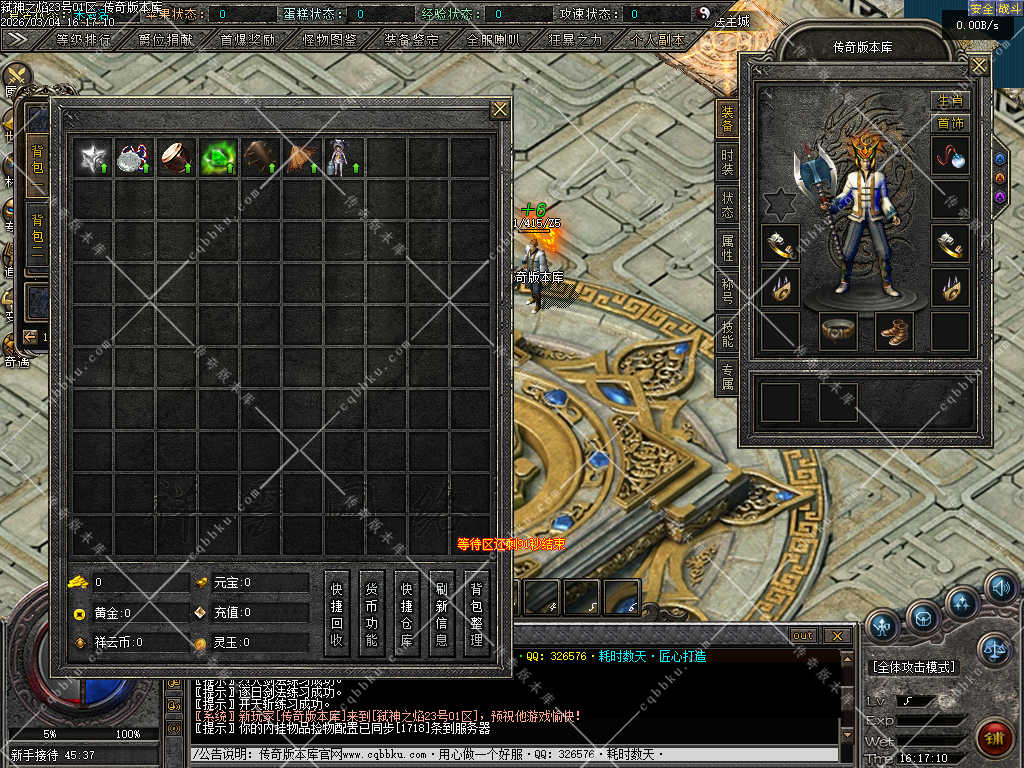1024x768 pixels.
Task: Open the 个人副本 personal dungeon menu
Action: click(657, 41)
